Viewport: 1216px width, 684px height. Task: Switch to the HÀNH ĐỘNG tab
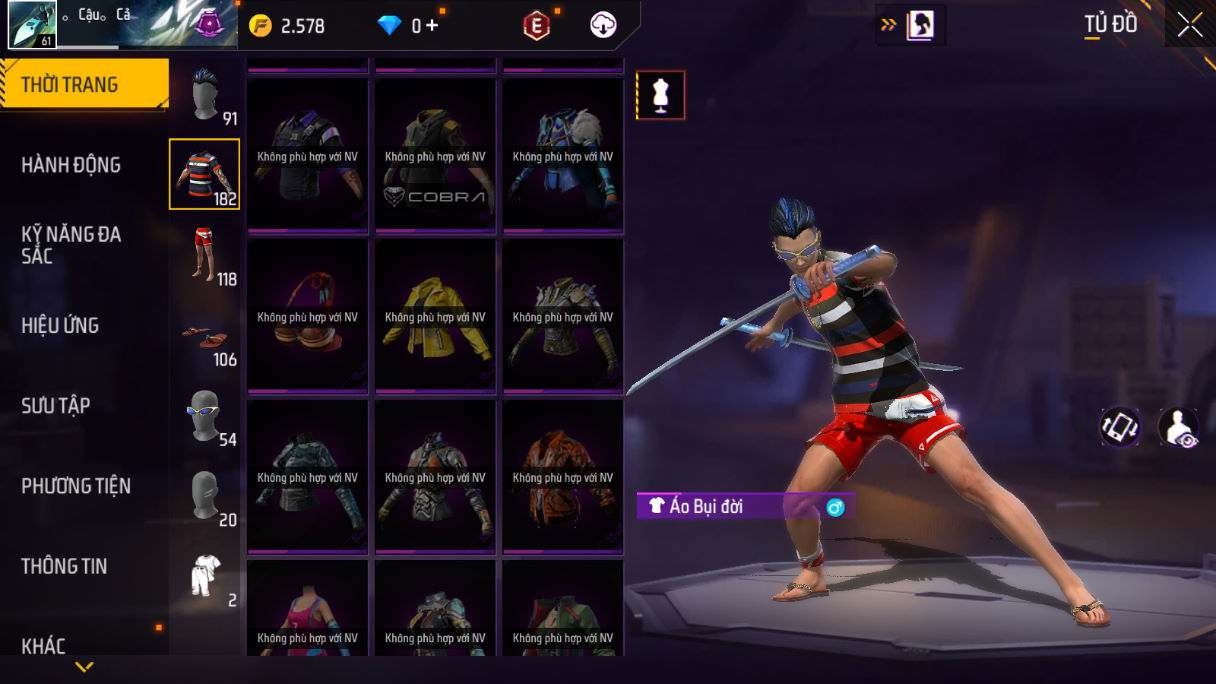pos(71,165)
